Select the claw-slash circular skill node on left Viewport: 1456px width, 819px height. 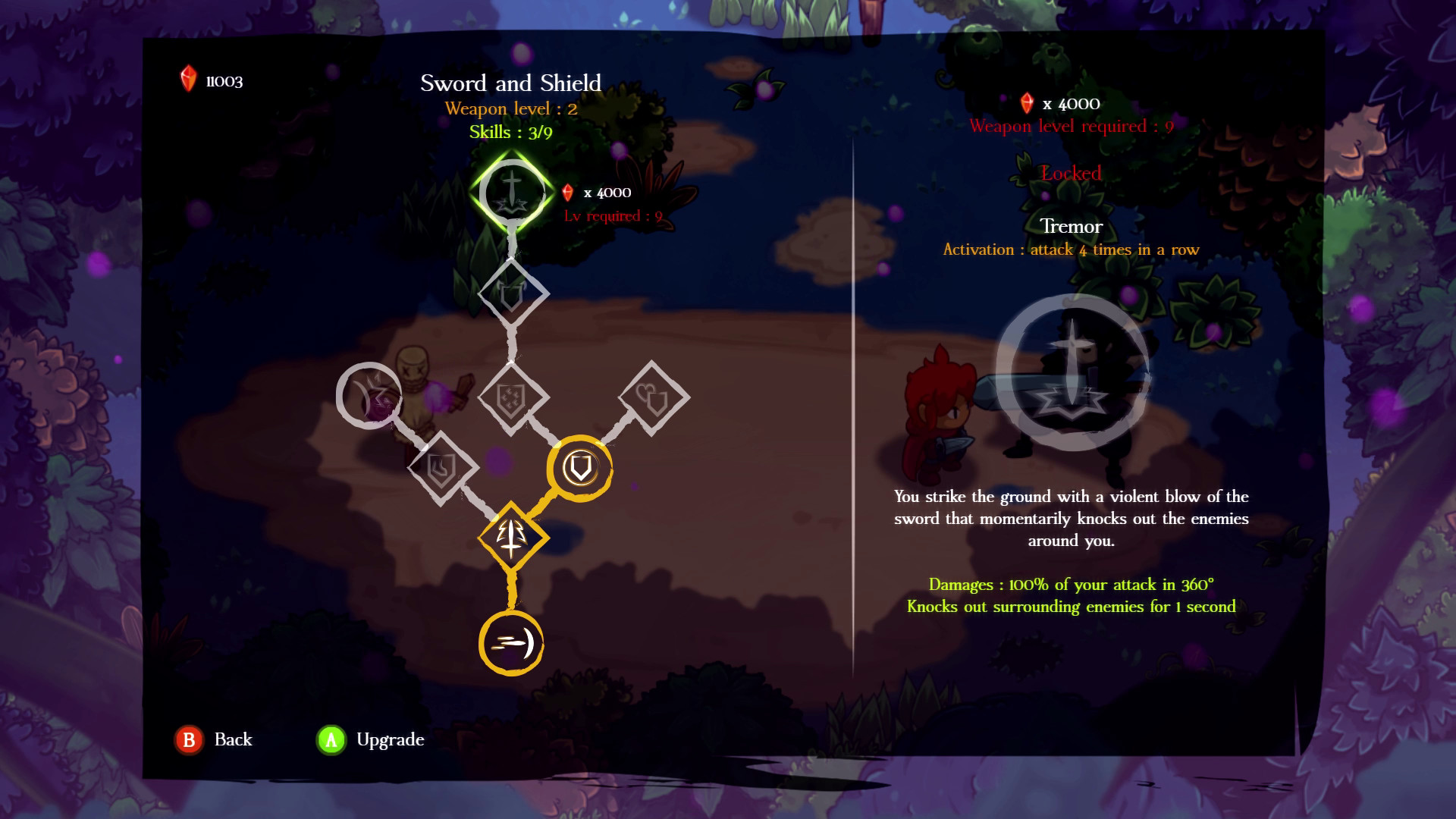[x=369, y=394]
